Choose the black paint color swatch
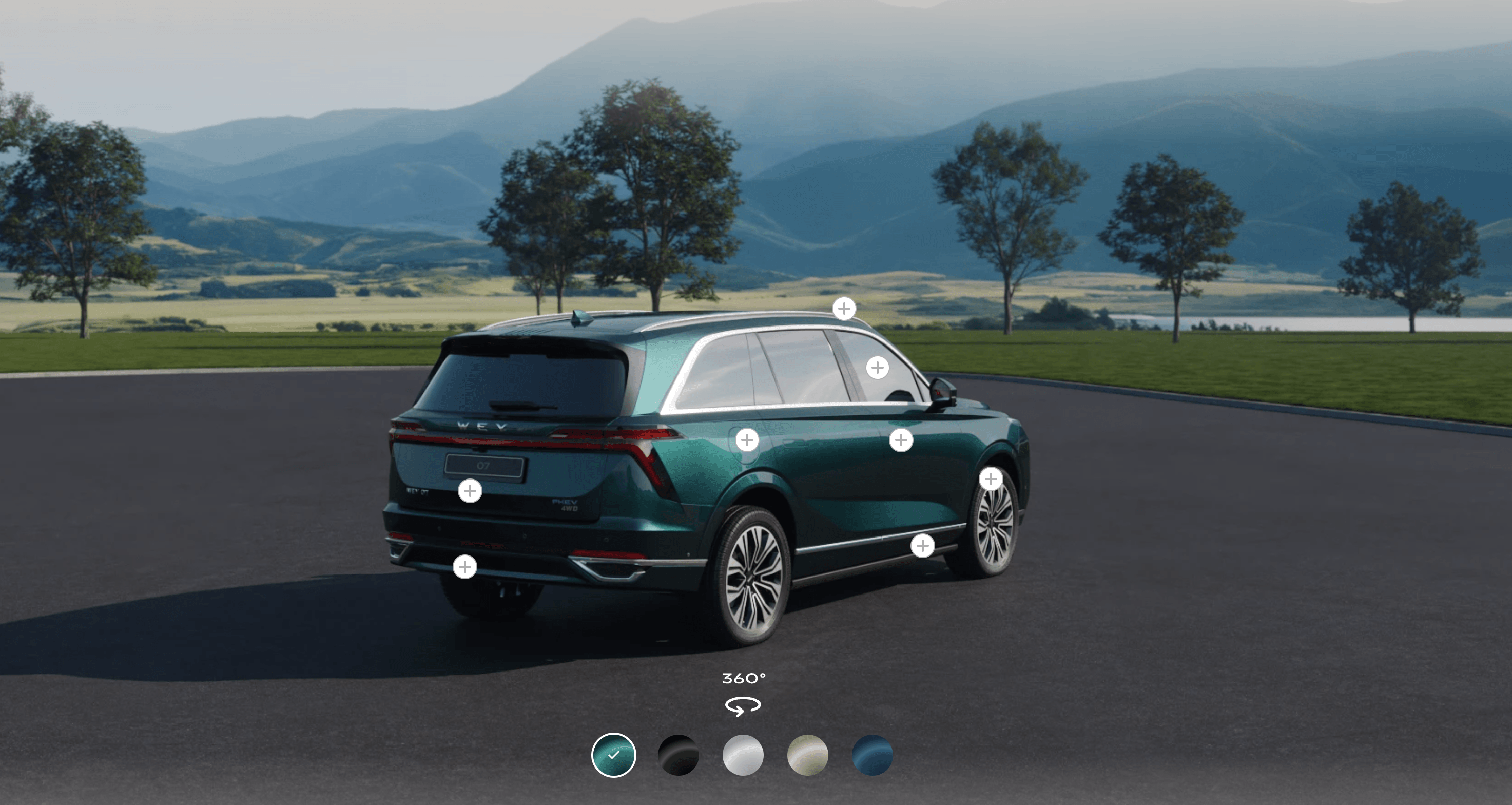The width and height of the screenshot is (1512, 805). click(679, 755)
